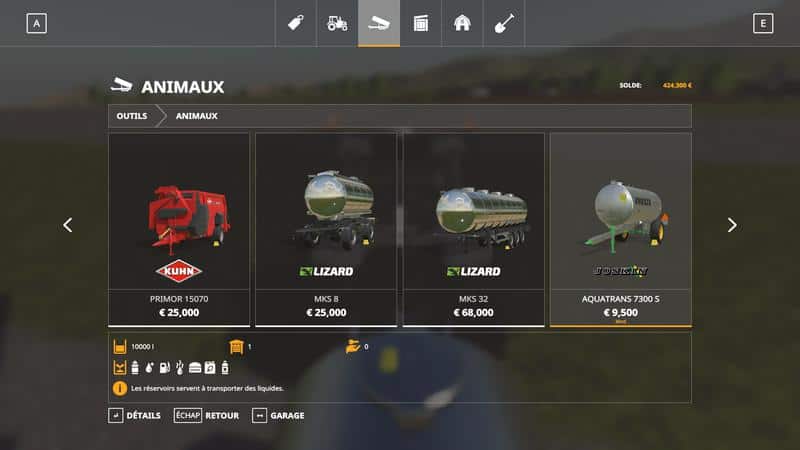Show the next page with right arrow
The width and height of the screenshot is (800, 450).
(732, 225)
